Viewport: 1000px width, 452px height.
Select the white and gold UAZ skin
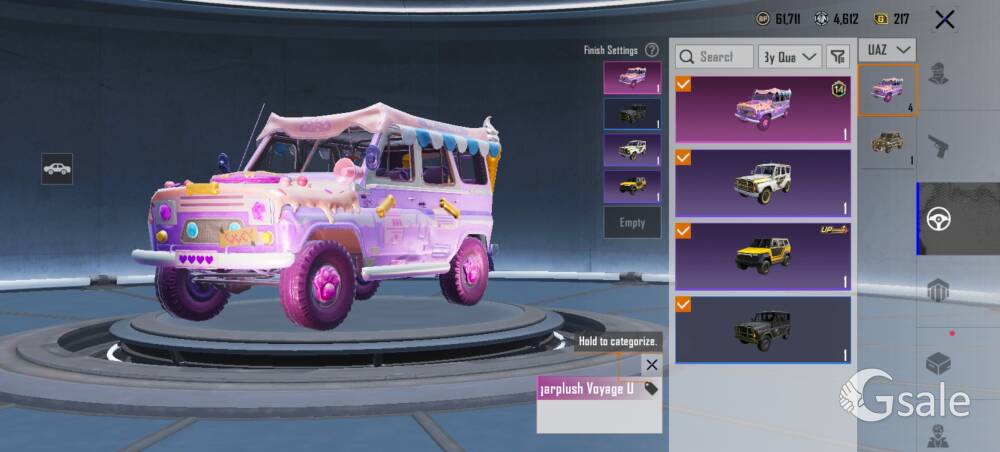[763, 183]
